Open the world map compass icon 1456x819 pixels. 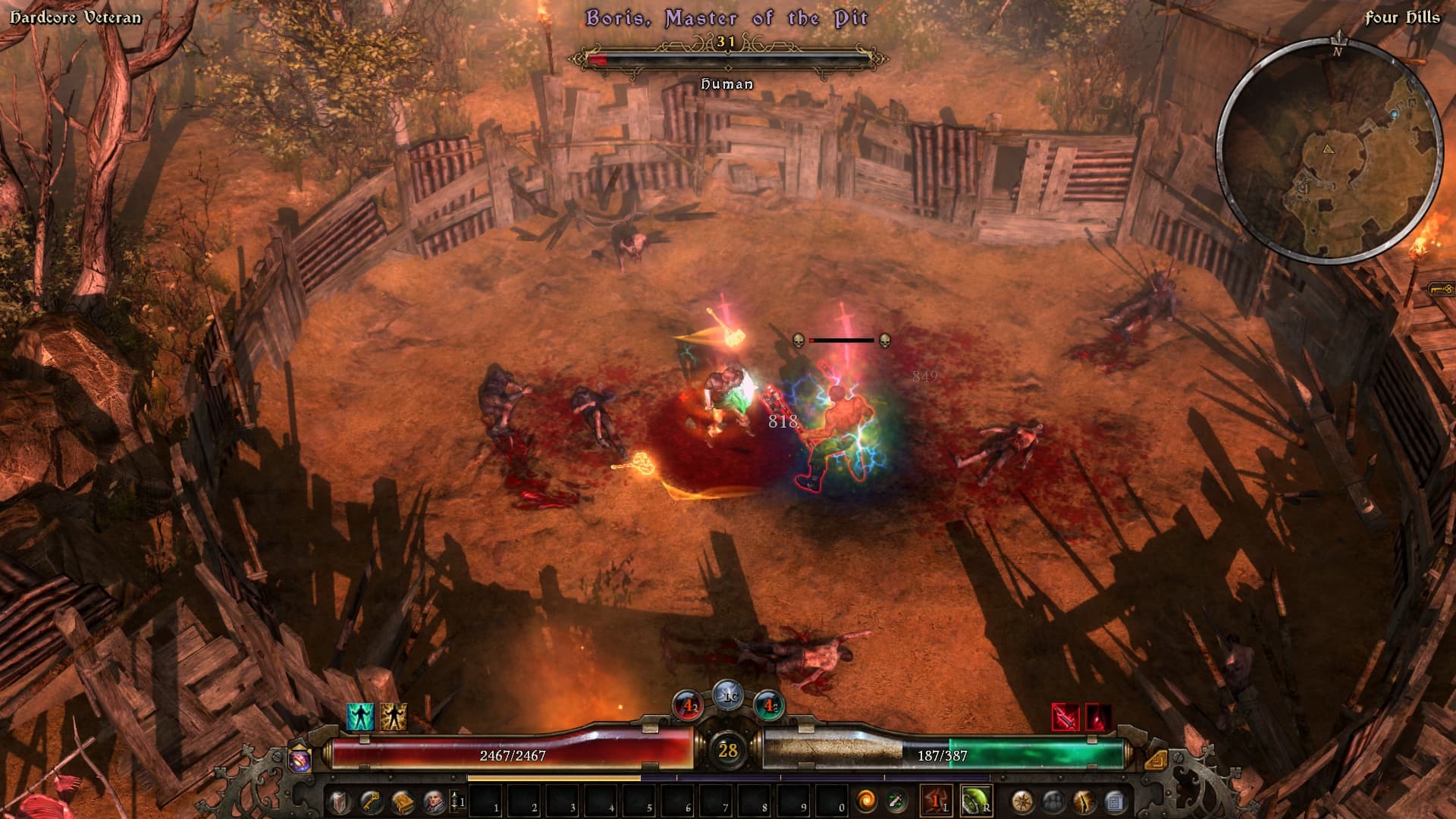click(1022, 802)
